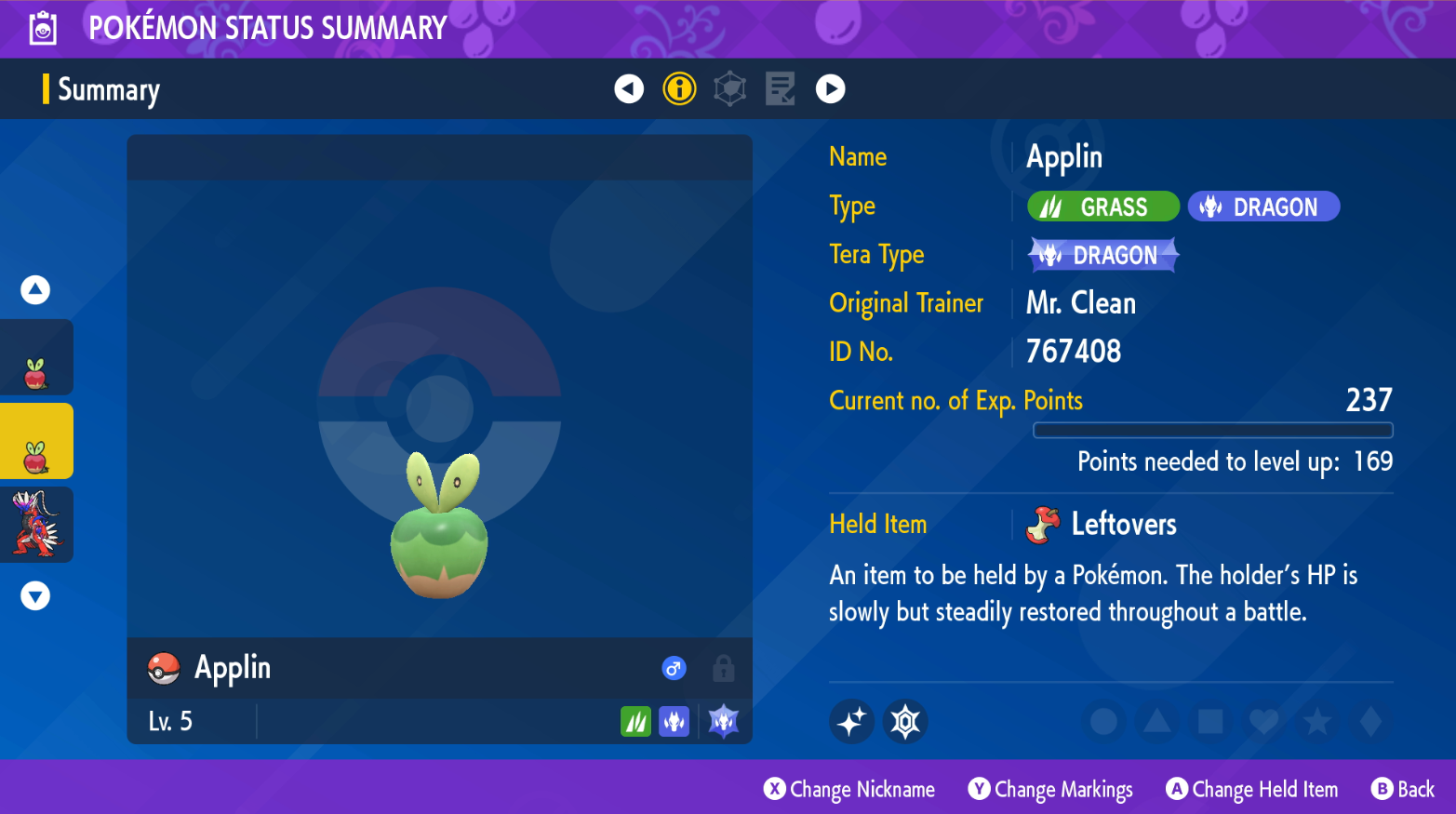
Task: Click the Exp. Points progress bar
Action: pyautogui.click(x=1212, y=430)
